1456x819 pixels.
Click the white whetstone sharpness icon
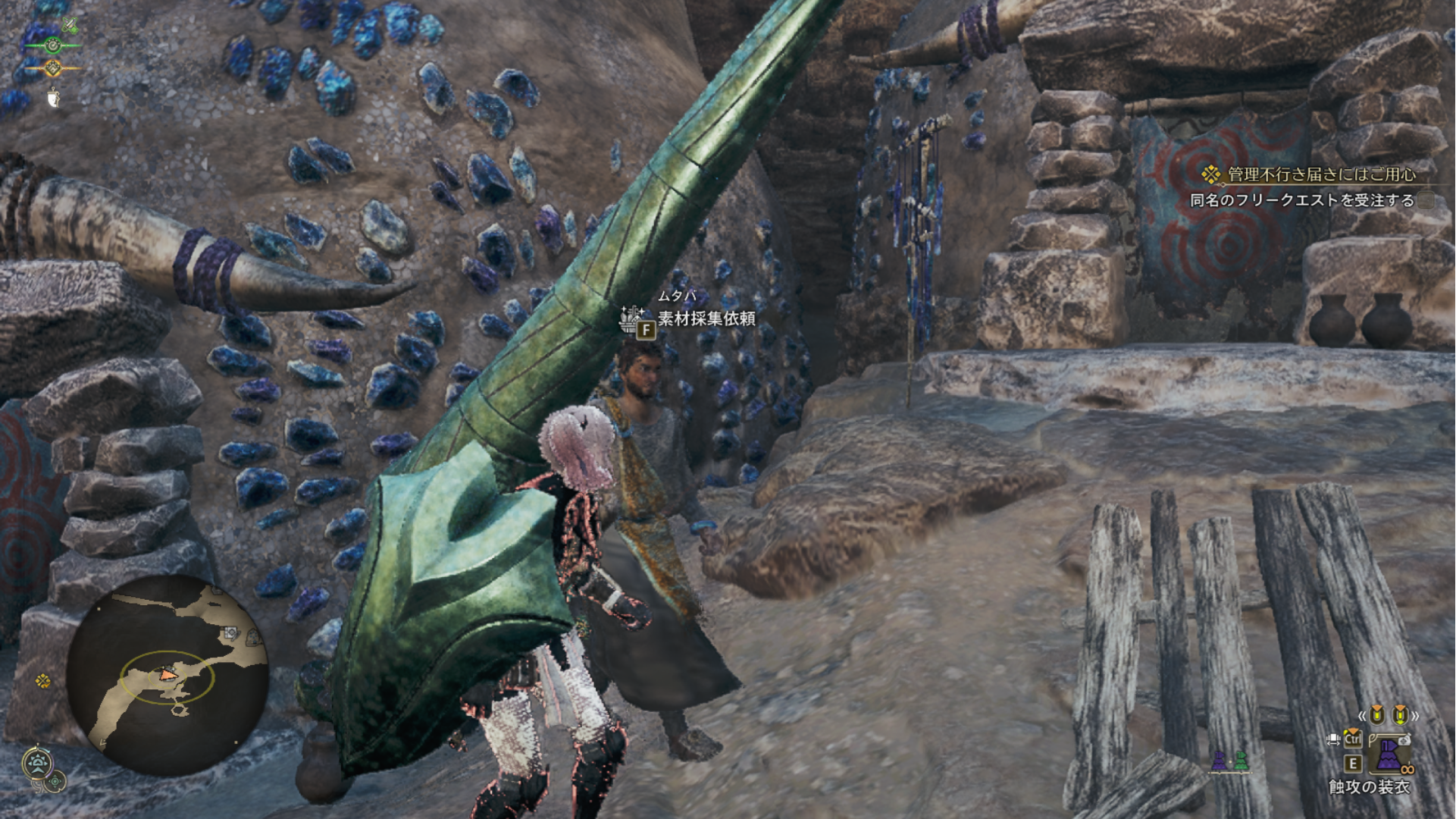(x=53, y=97)
